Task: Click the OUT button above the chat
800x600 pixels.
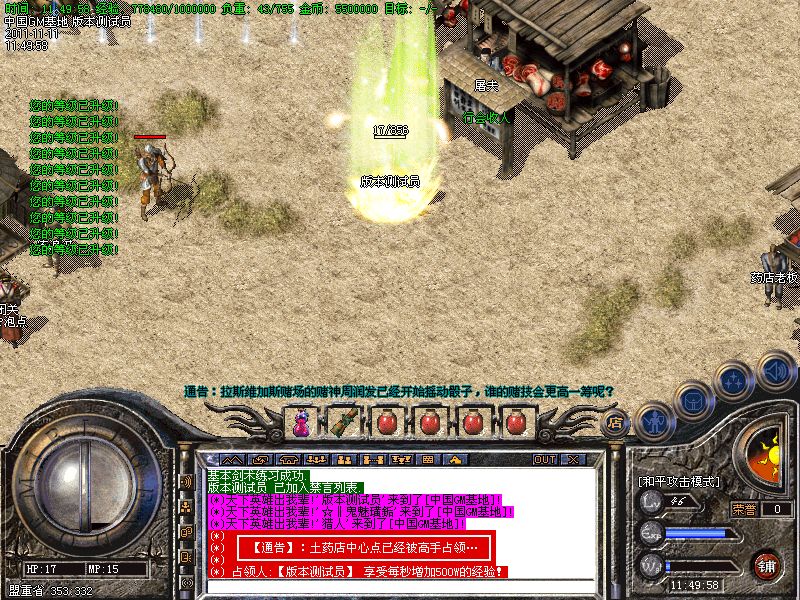Action: (x=545, y=460)
